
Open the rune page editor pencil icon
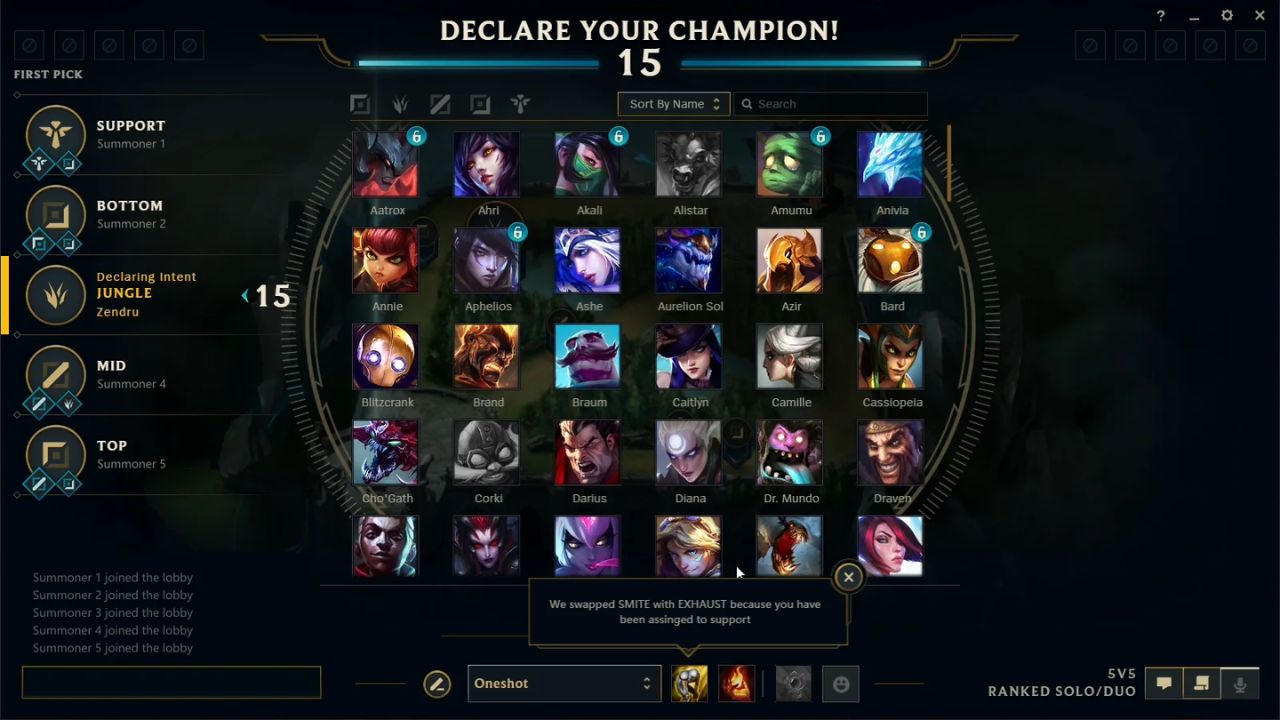437,683
